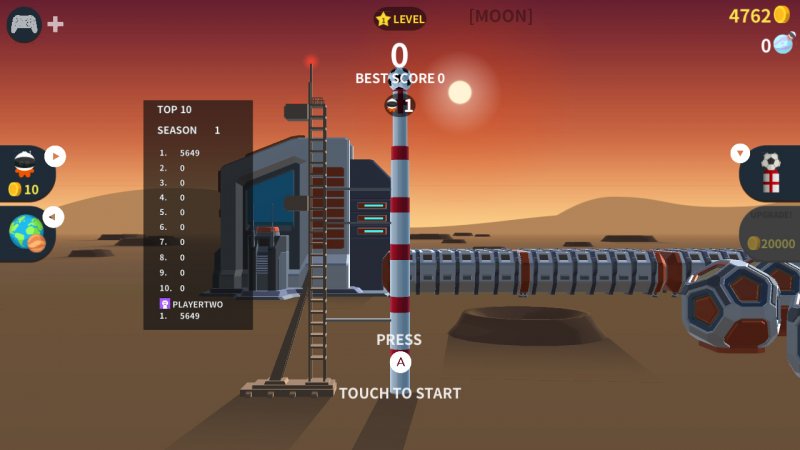
Task: Open the Level star badge
Action: 400,19
